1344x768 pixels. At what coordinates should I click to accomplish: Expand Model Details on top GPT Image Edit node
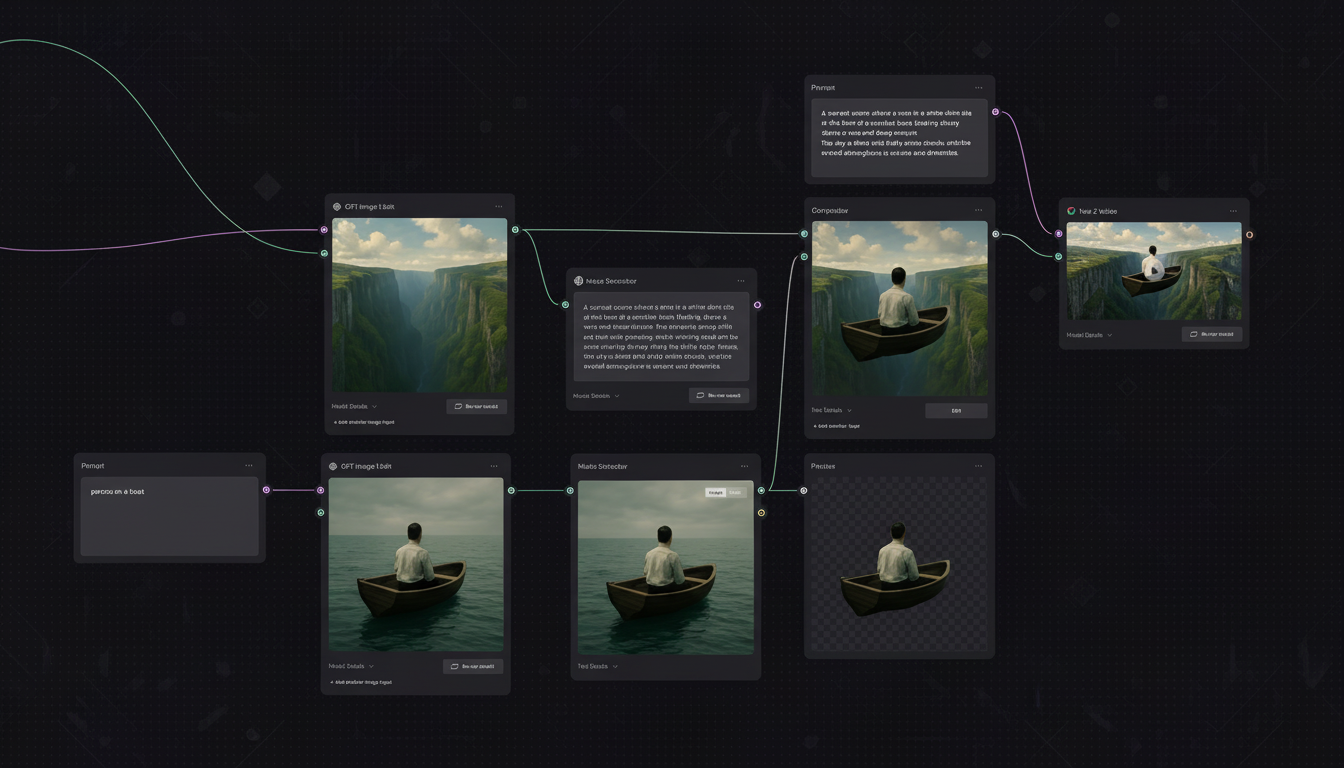tap(350, 406)
